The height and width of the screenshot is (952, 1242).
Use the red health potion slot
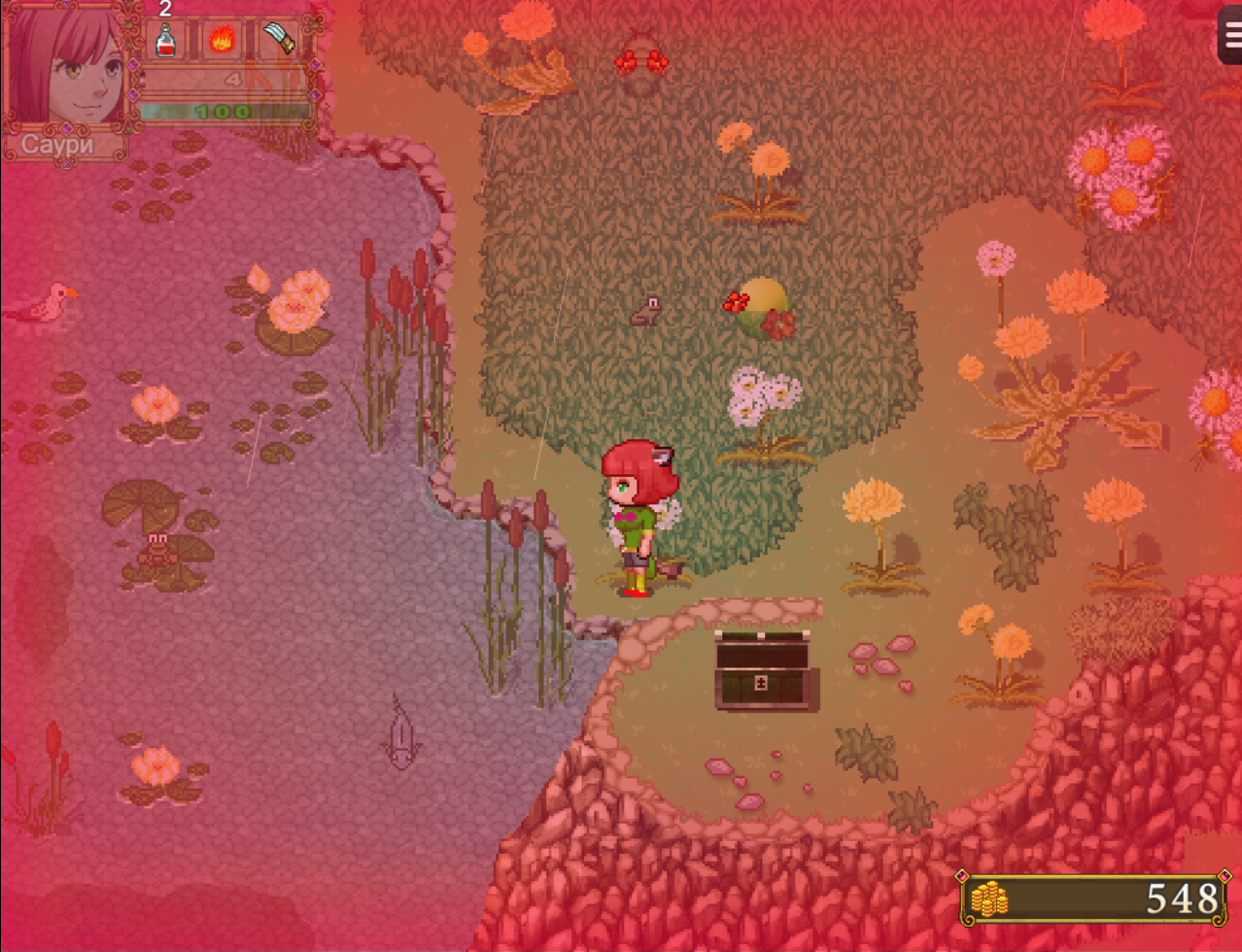(x=166, y=42)
